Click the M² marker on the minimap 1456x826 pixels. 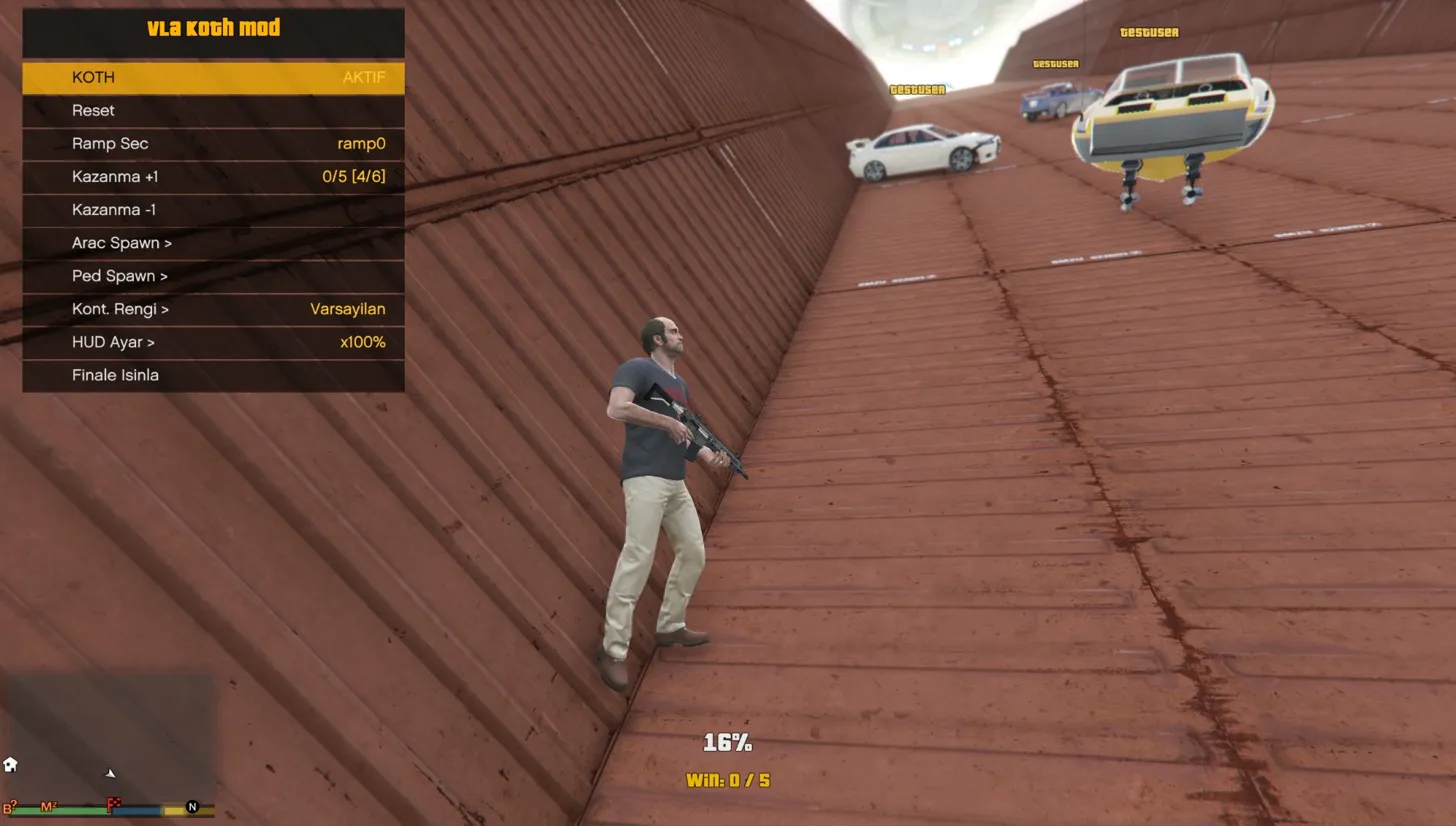coord(48,807)
